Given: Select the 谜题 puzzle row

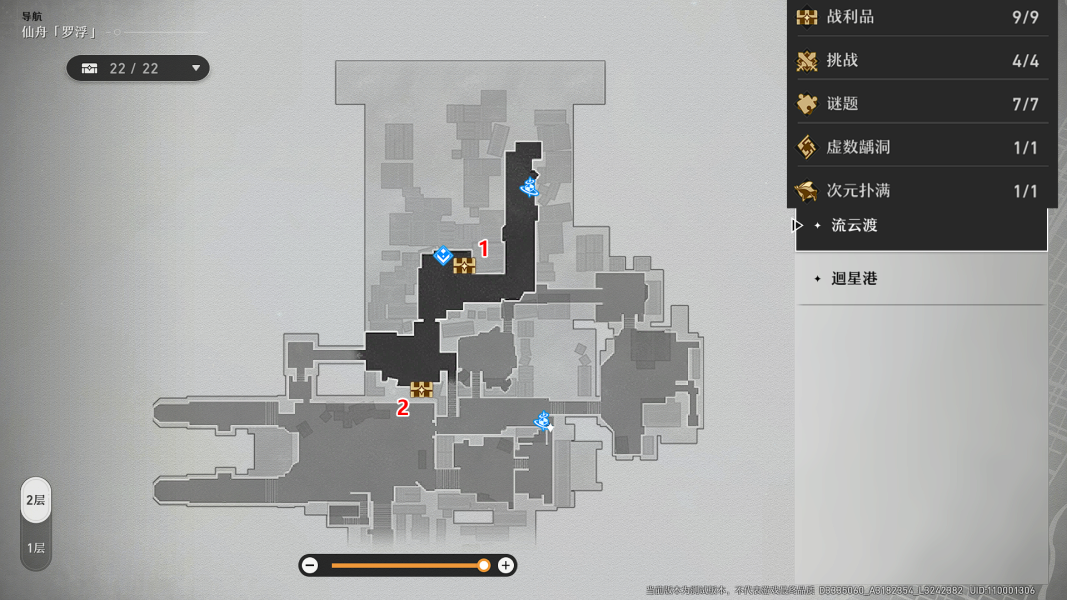Looking at the screenshot, I should (920, 104).
